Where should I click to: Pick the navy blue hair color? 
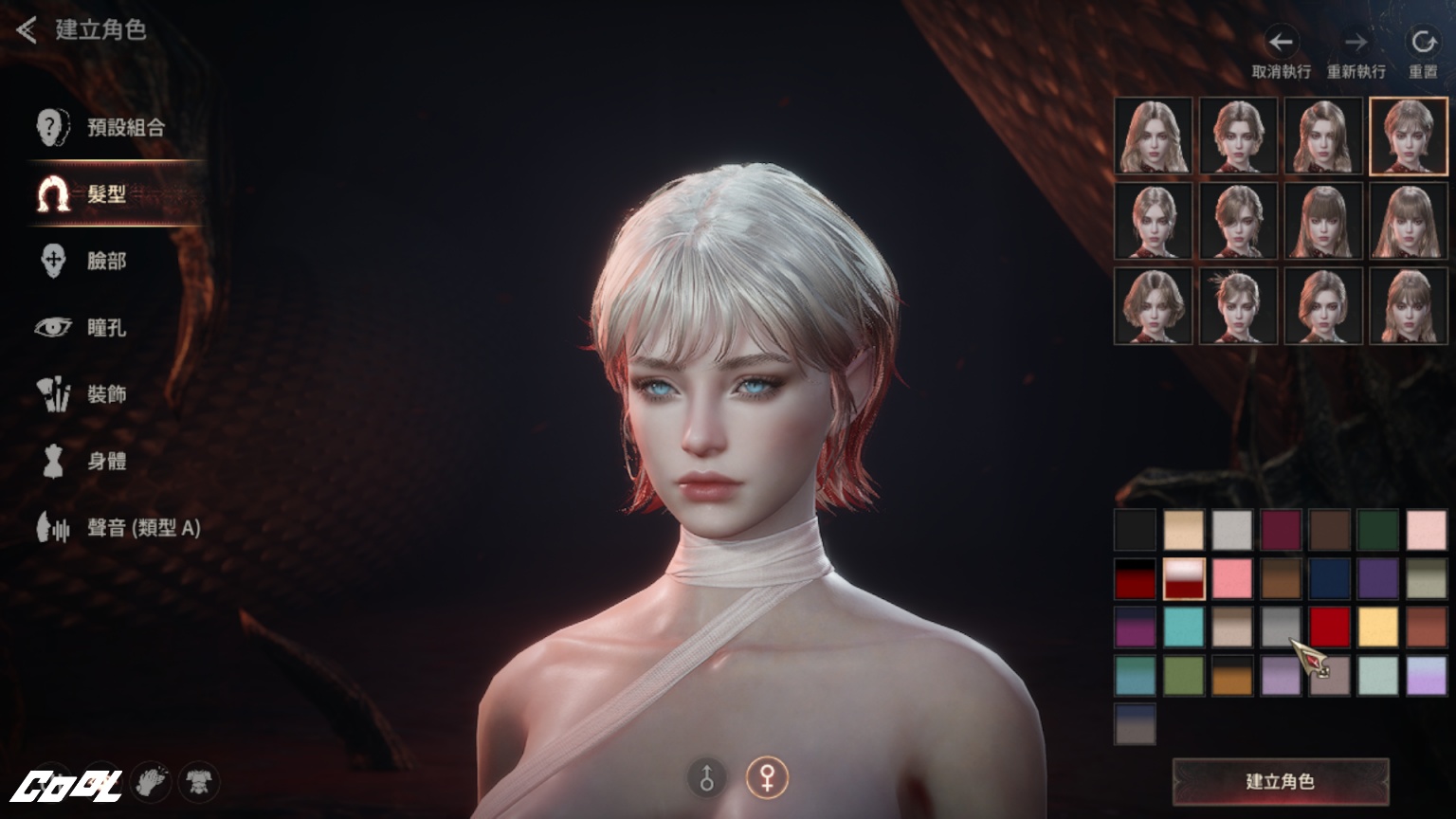(x=1329, y=578)
